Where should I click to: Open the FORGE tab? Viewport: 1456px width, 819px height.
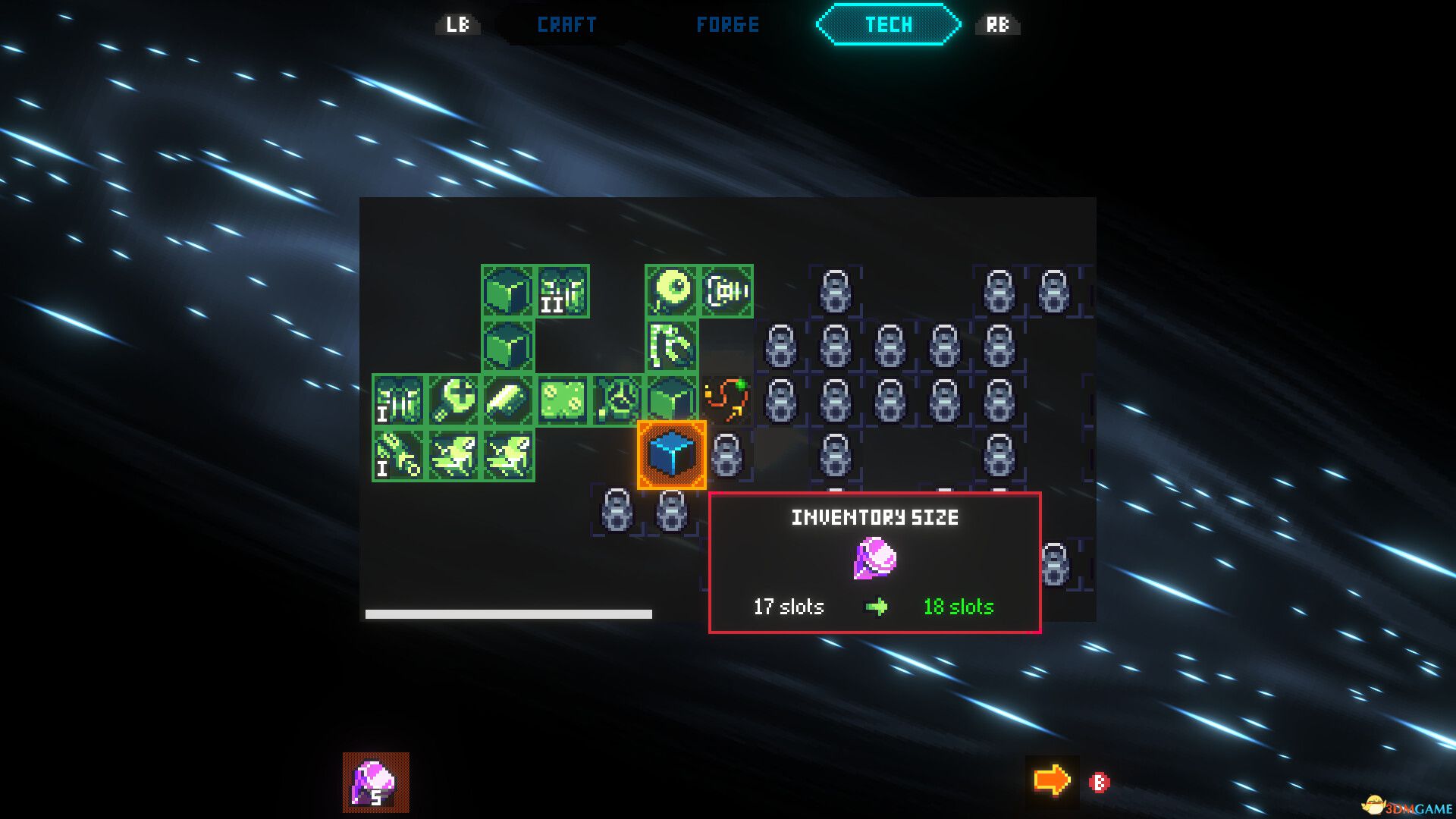pyautogui.click(x=728, y=24)
